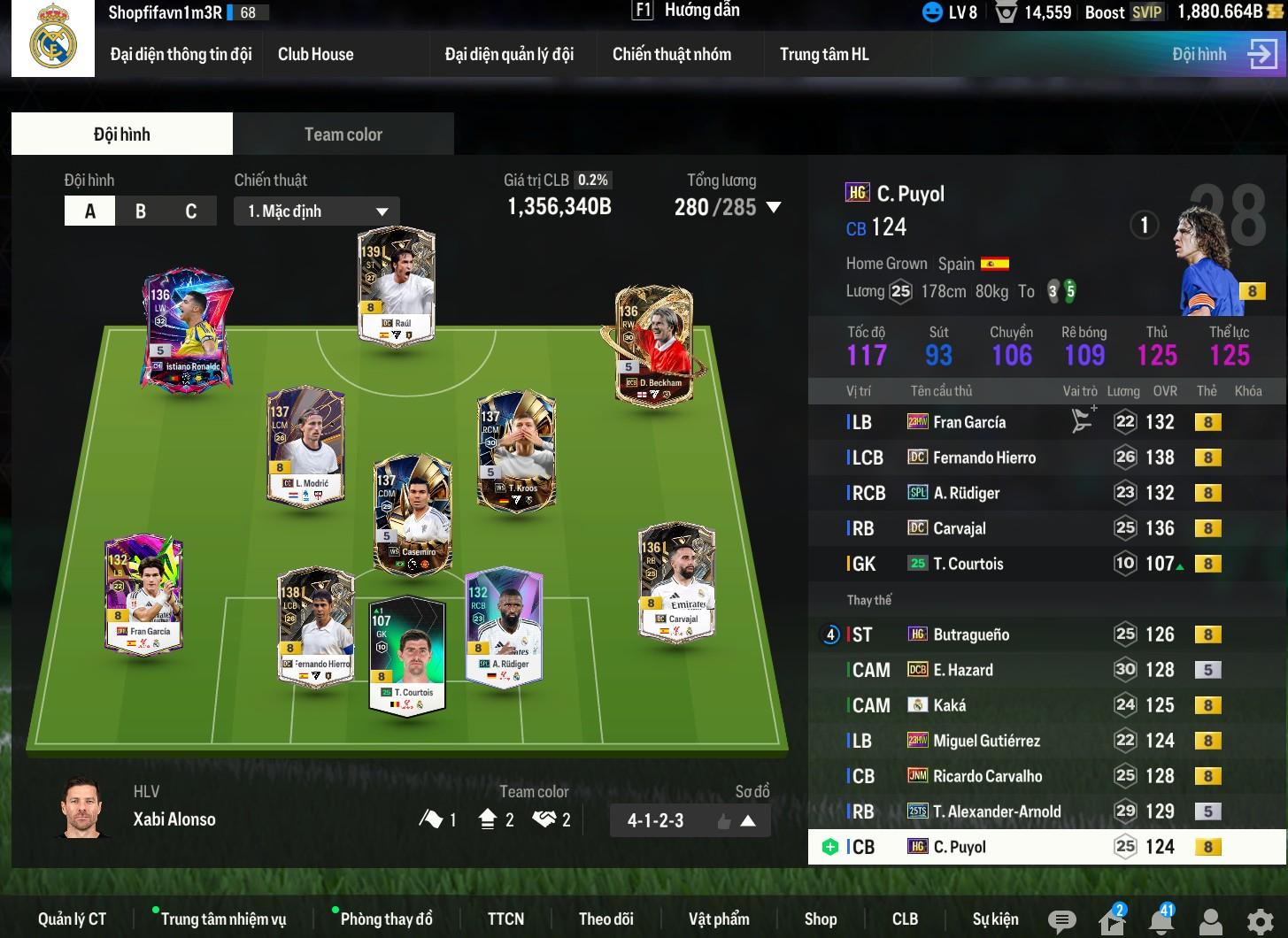Choose the Casemiro CDM card
1288x938 pixels.
tap(413, 515)
